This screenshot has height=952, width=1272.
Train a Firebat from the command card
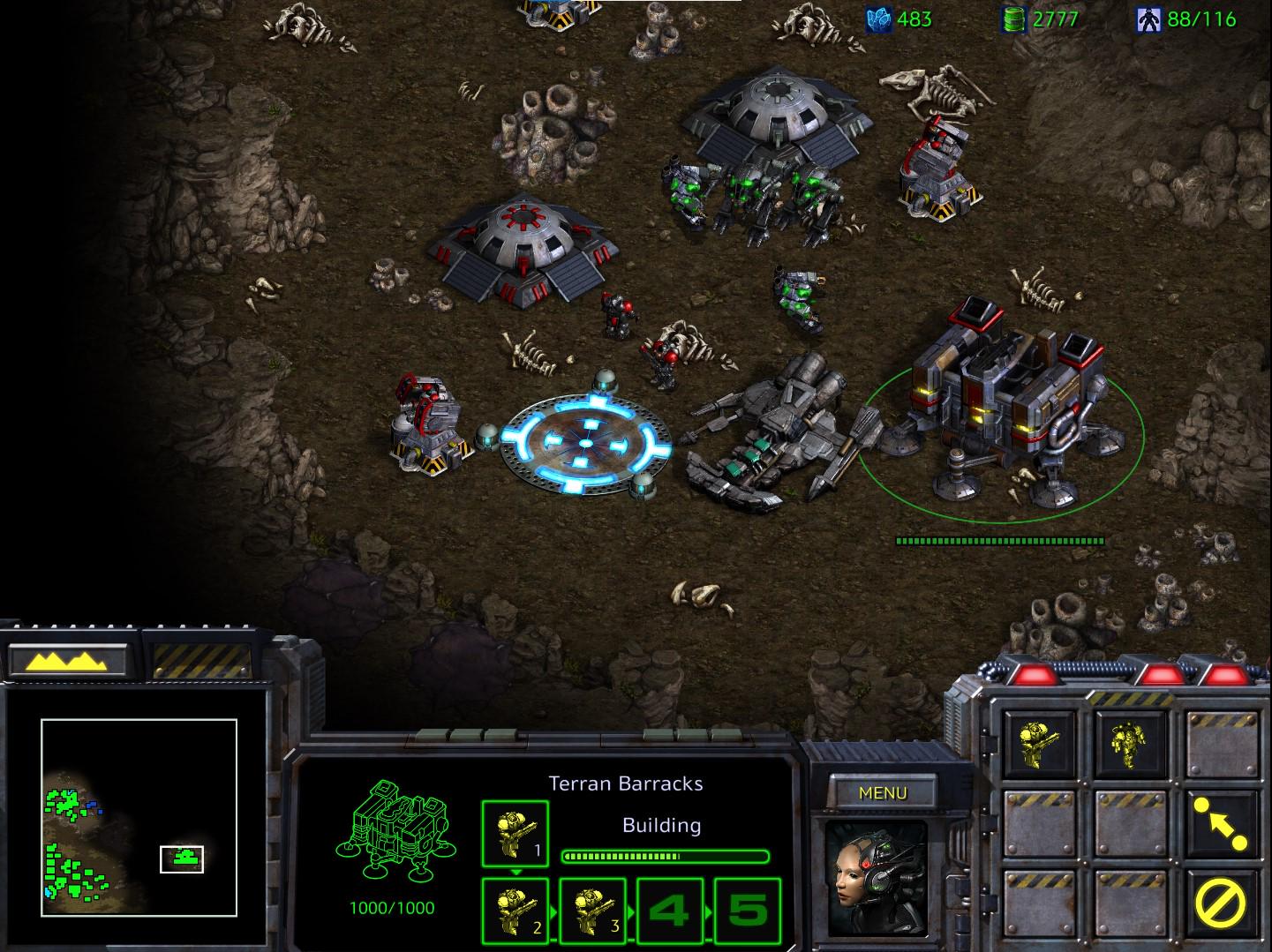tap(1131, 743)
